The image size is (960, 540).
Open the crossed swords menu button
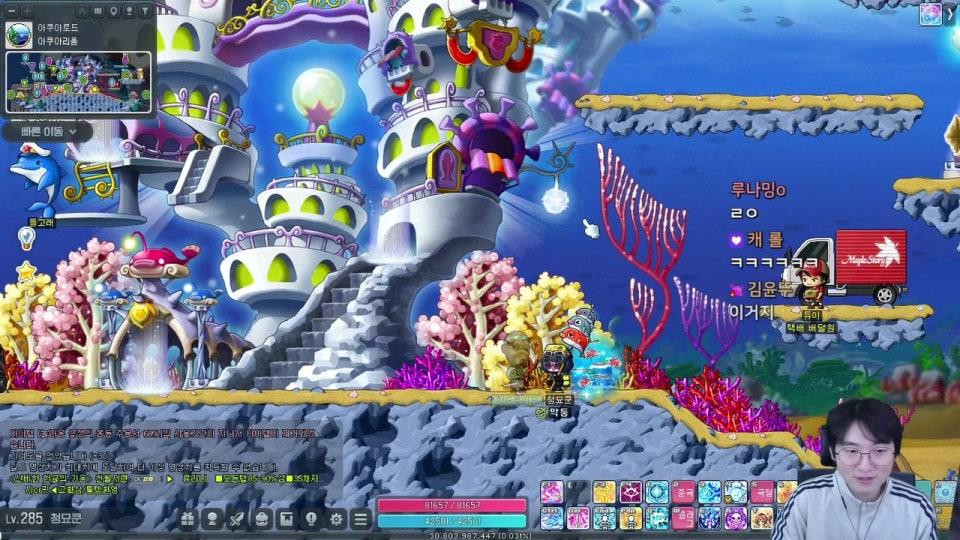click(x=237, y=519)
